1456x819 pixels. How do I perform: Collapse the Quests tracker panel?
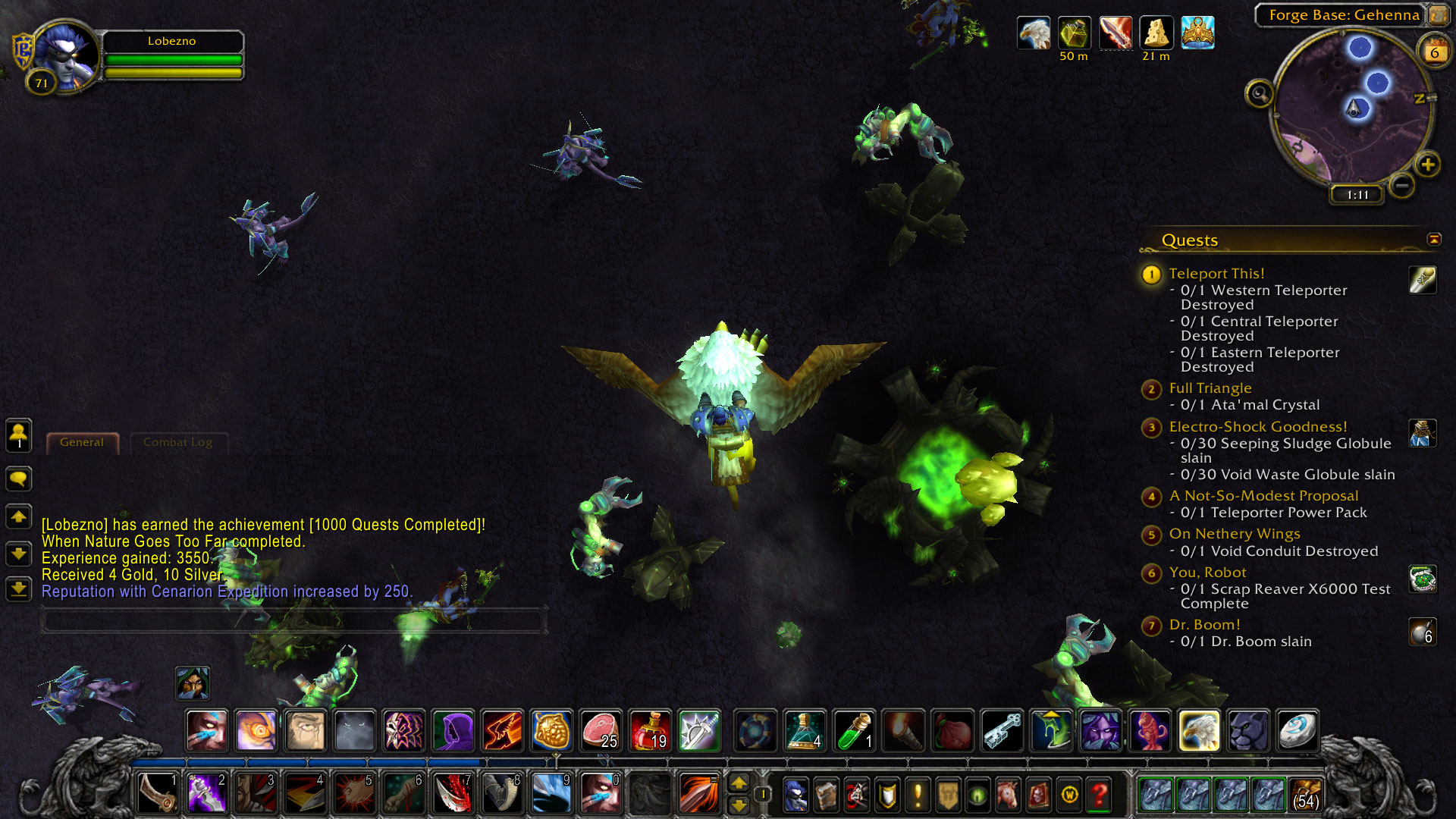pos(1433,240)
